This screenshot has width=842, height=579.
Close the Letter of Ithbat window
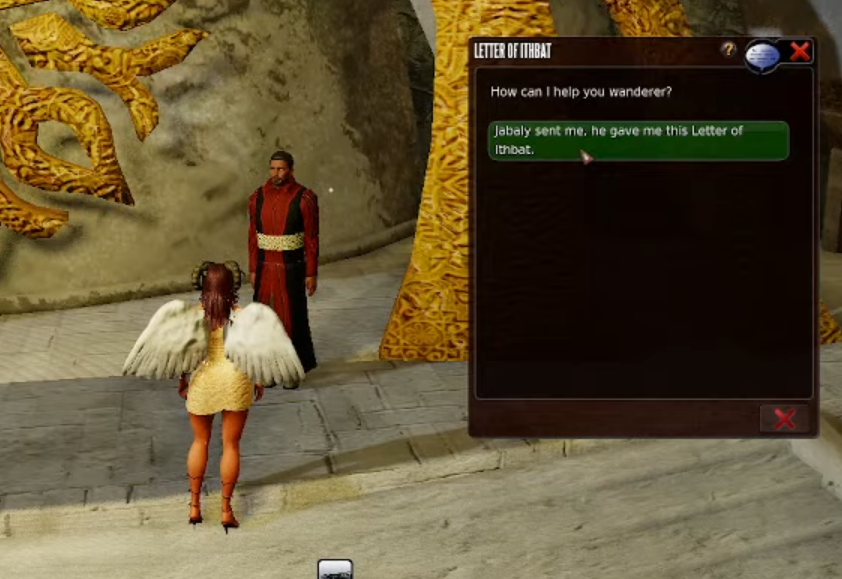800,52
